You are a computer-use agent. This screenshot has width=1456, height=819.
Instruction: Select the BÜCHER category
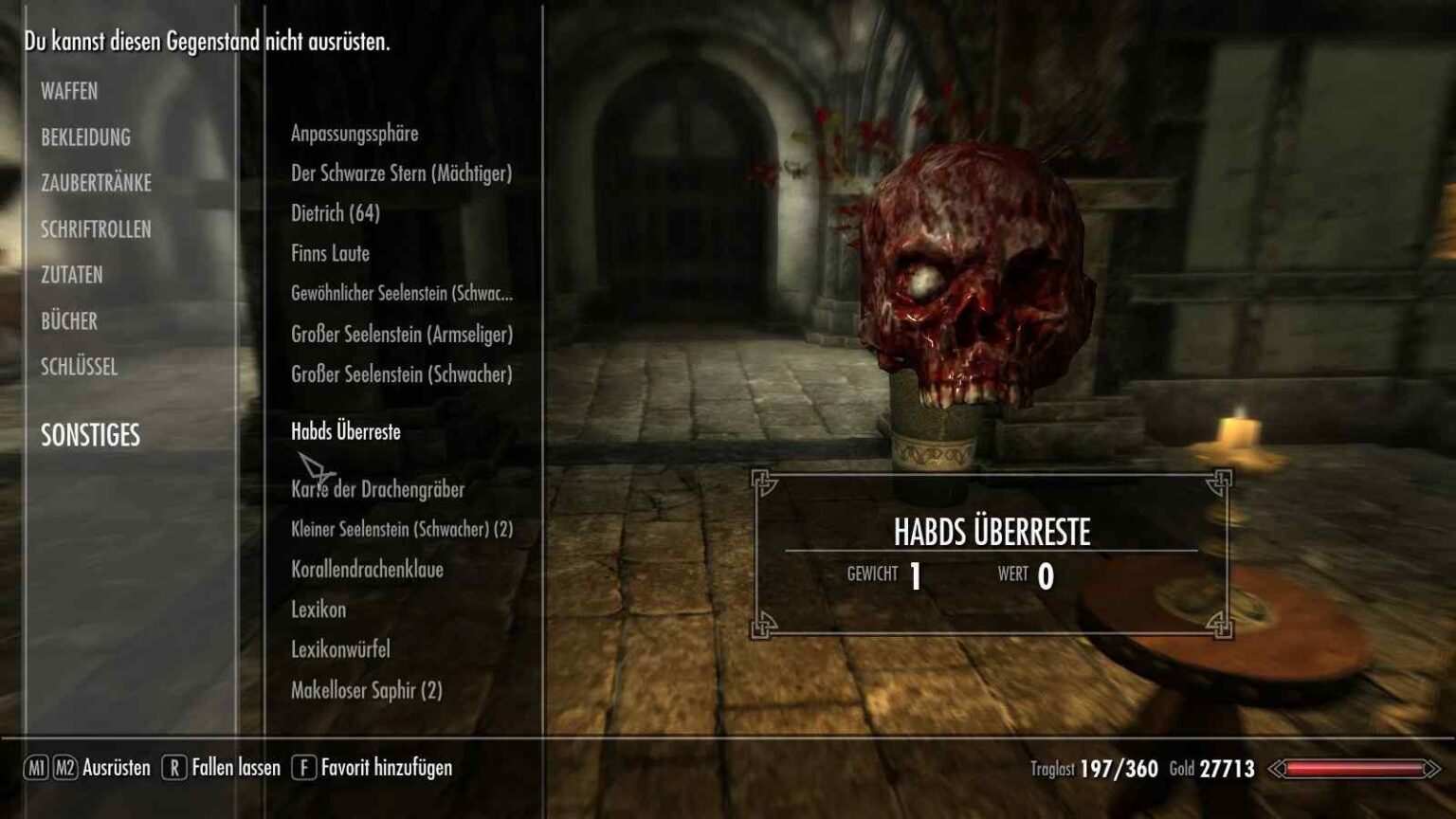[x=69, y=321]
